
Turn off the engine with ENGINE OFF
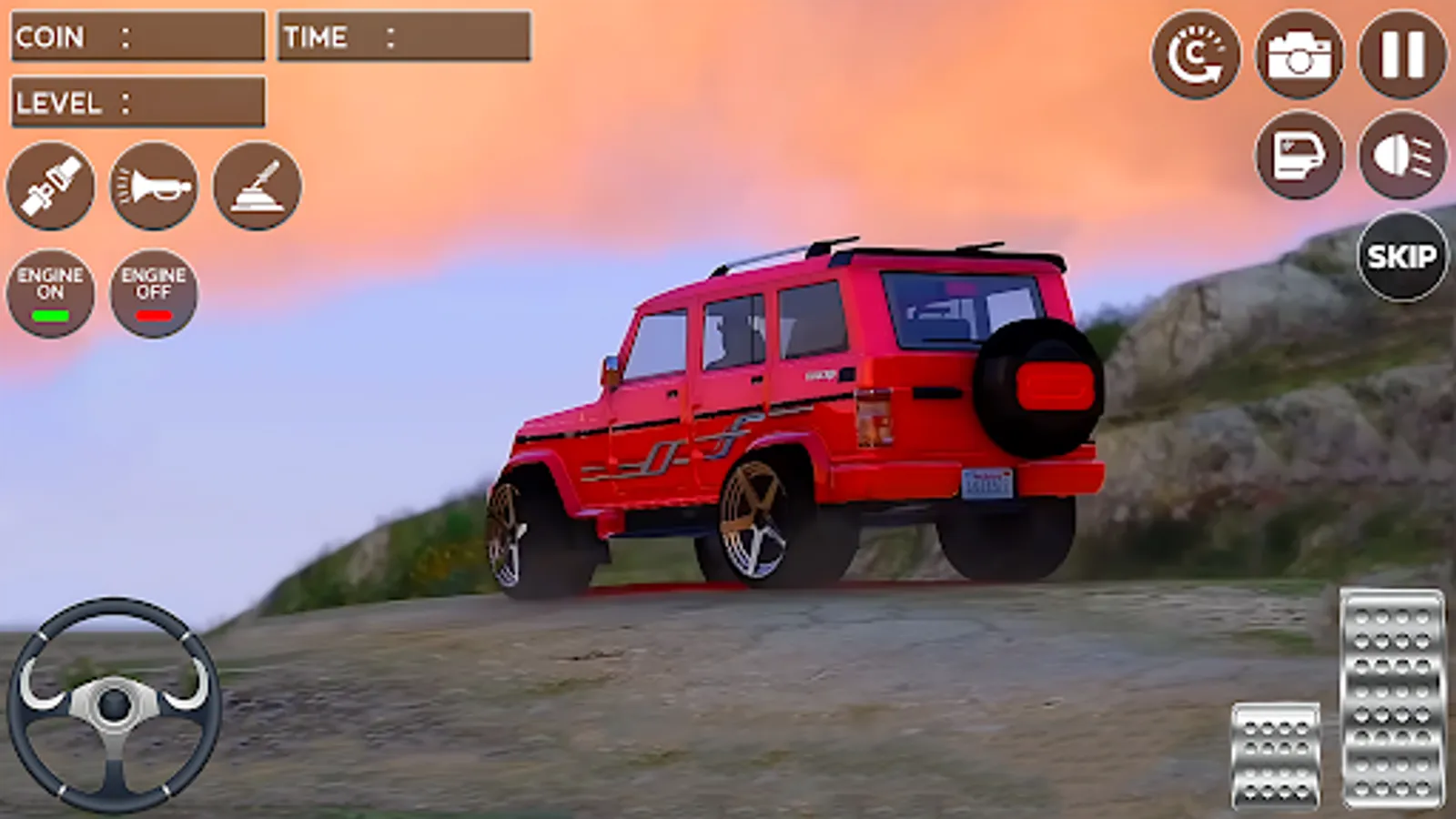[153, 293]
